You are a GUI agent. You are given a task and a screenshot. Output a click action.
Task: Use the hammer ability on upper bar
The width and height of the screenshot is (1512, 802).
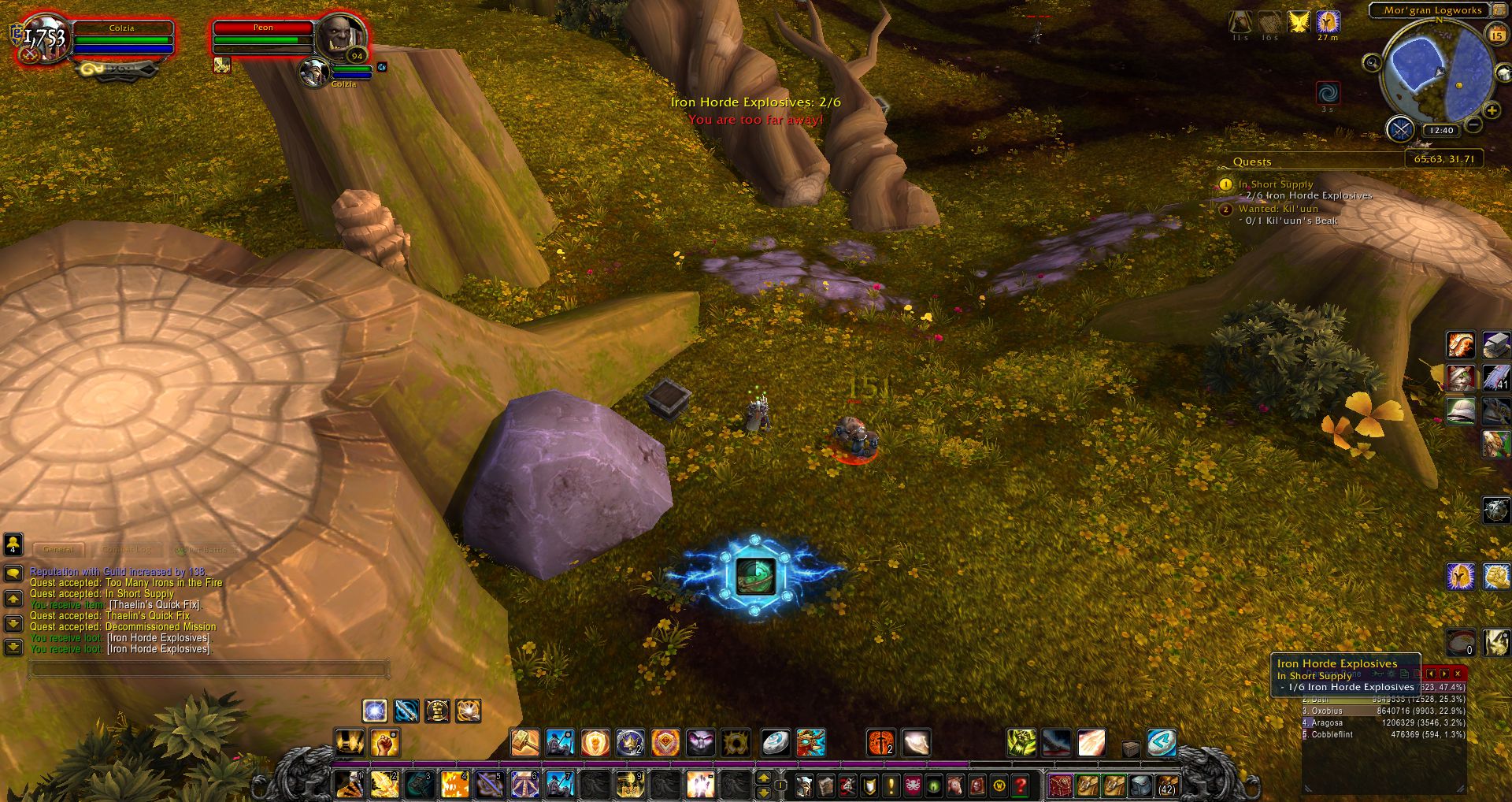[524, 742]
